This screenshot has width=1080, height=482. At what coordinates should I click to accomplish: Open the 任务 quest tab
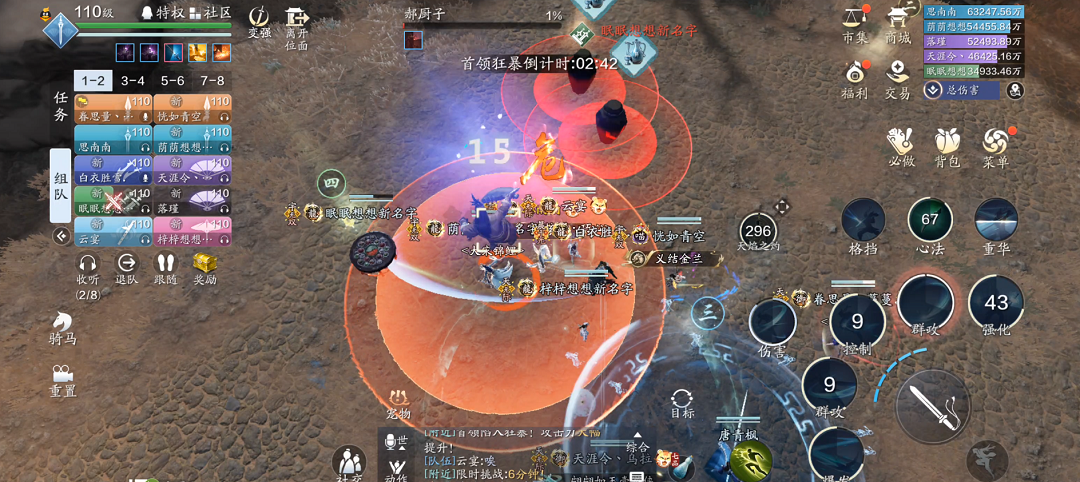(61, 107)
